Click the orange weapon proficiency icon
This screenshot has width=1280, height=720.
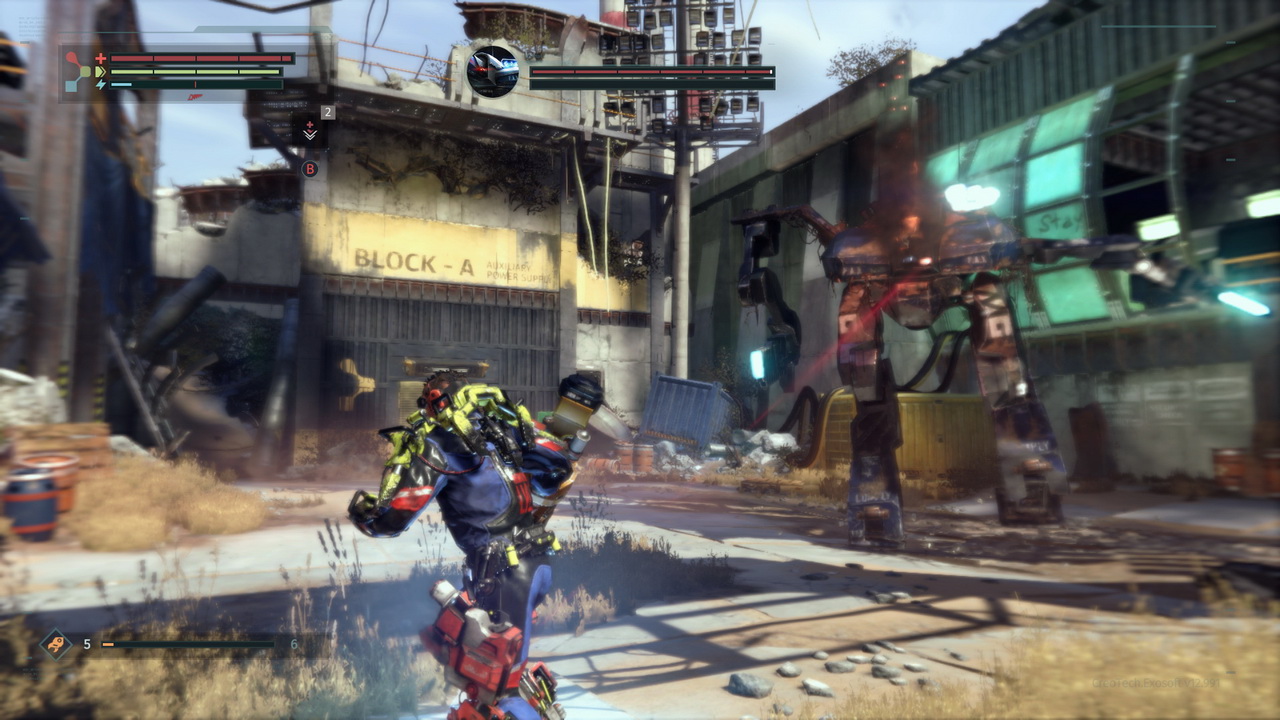tap(56, 643)
